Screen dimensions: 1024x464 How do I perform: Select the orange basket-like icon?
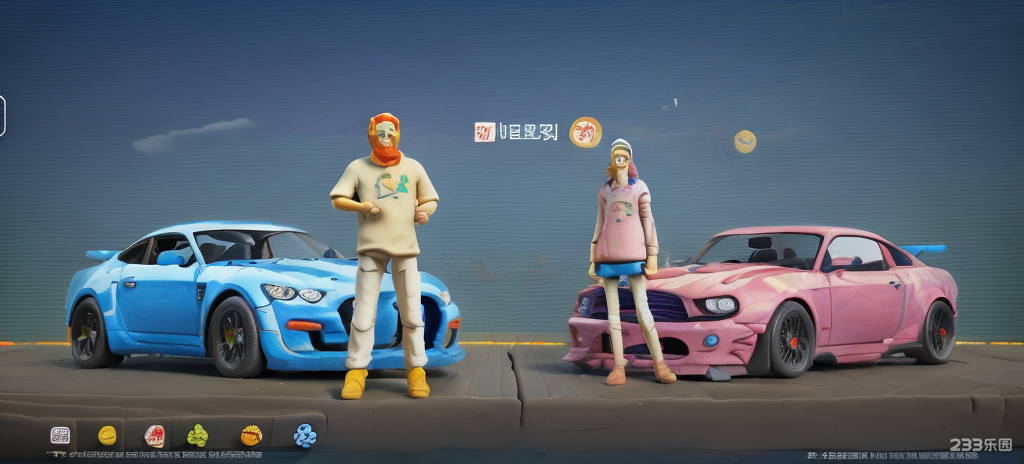(x=251, y=435)
